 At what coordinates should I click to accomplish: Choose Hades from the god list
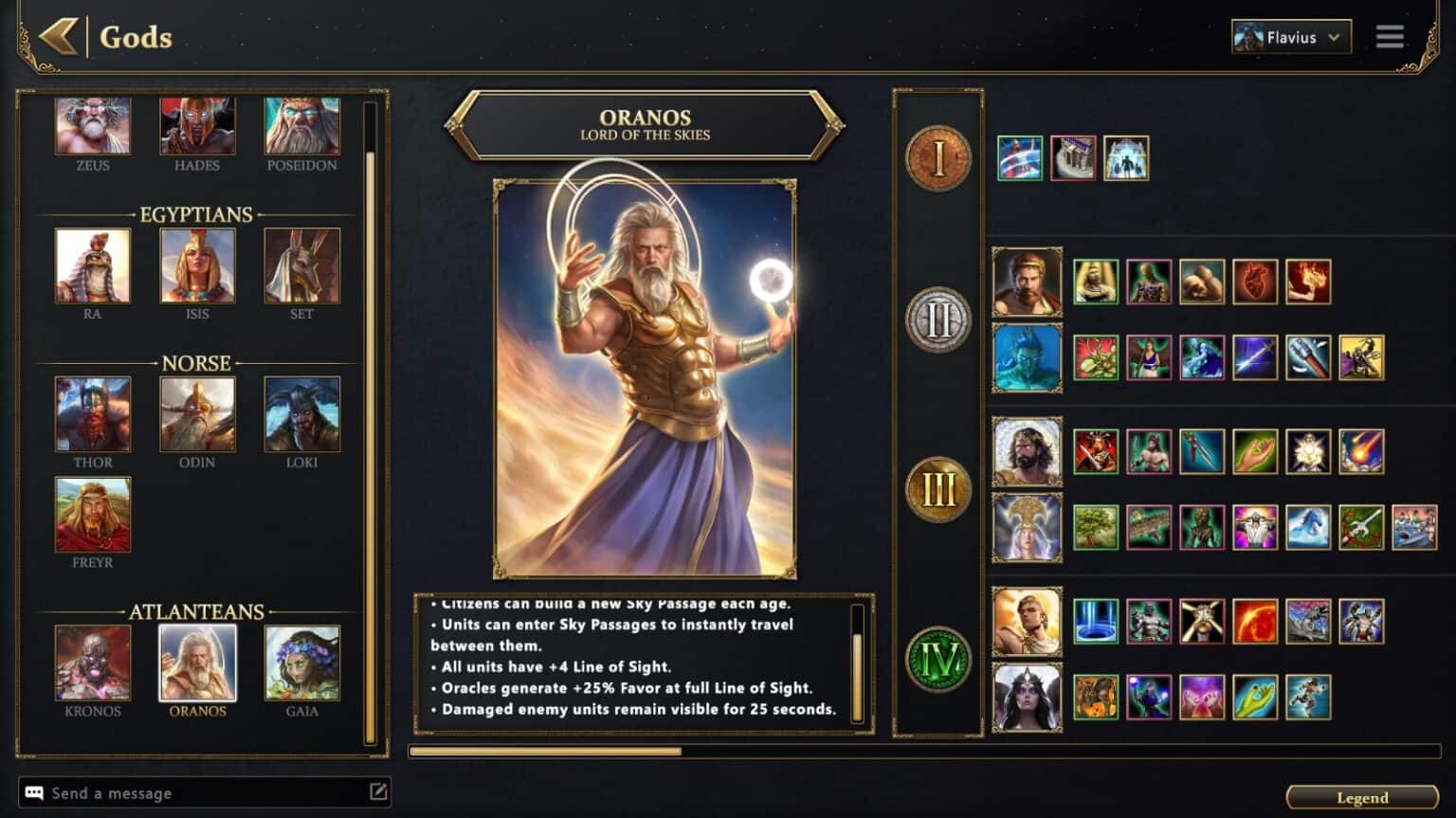(x=197, y=126)
